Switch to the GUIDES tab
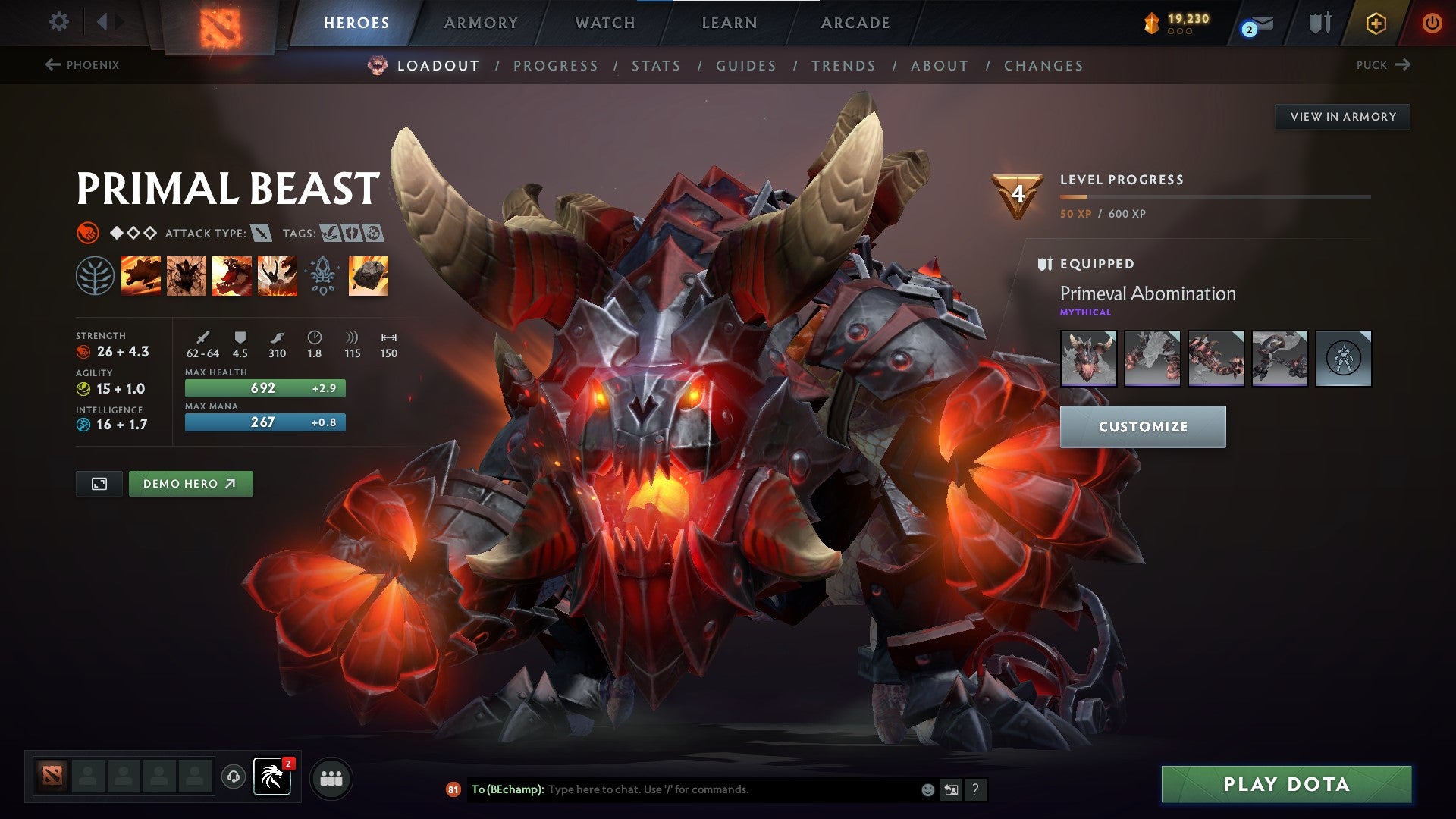The image size is (1456, 819). click(745, 66)
